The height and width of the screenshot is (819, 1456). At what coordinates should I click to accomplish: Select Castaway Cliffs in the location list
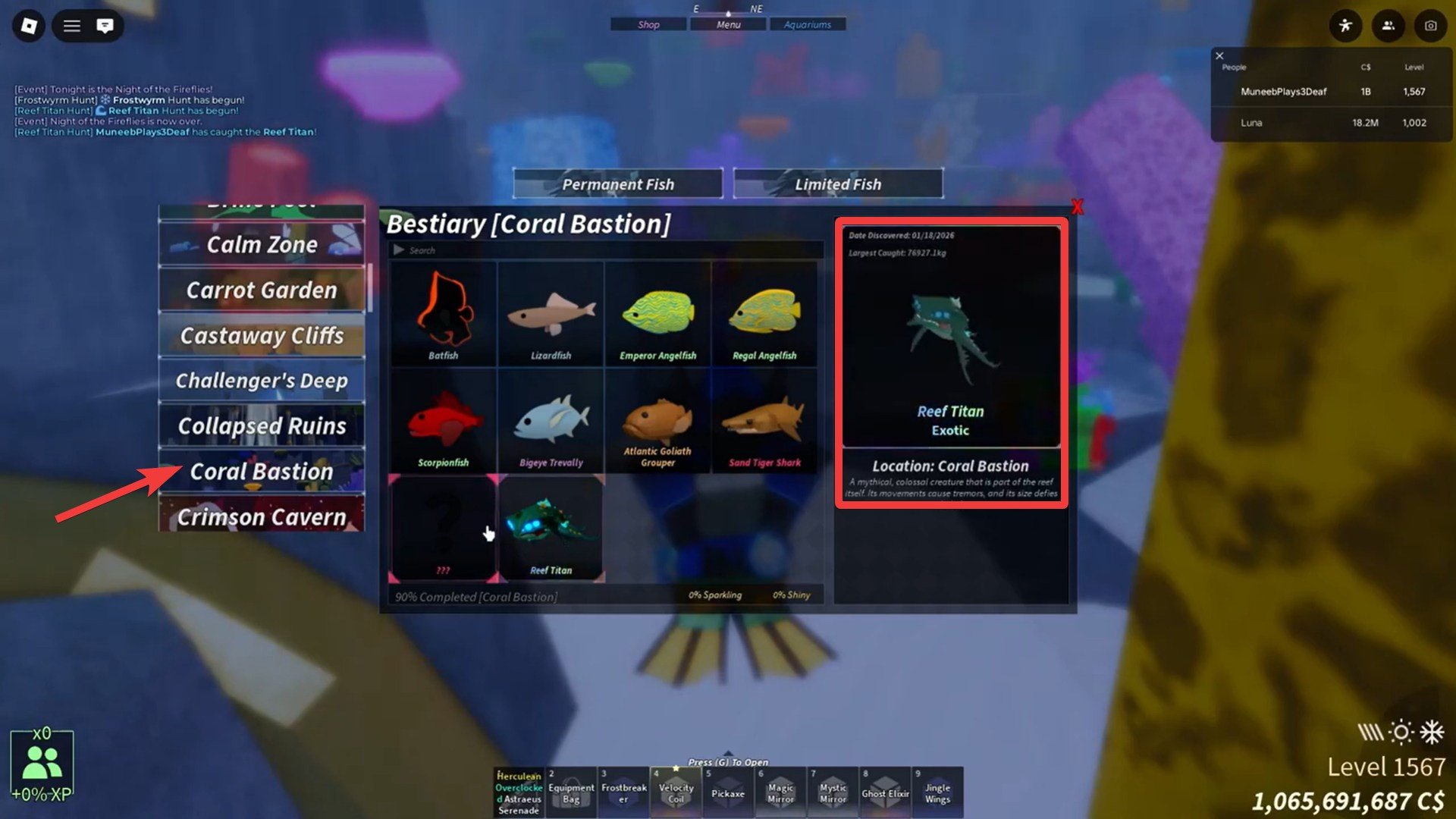pos(261,335)
